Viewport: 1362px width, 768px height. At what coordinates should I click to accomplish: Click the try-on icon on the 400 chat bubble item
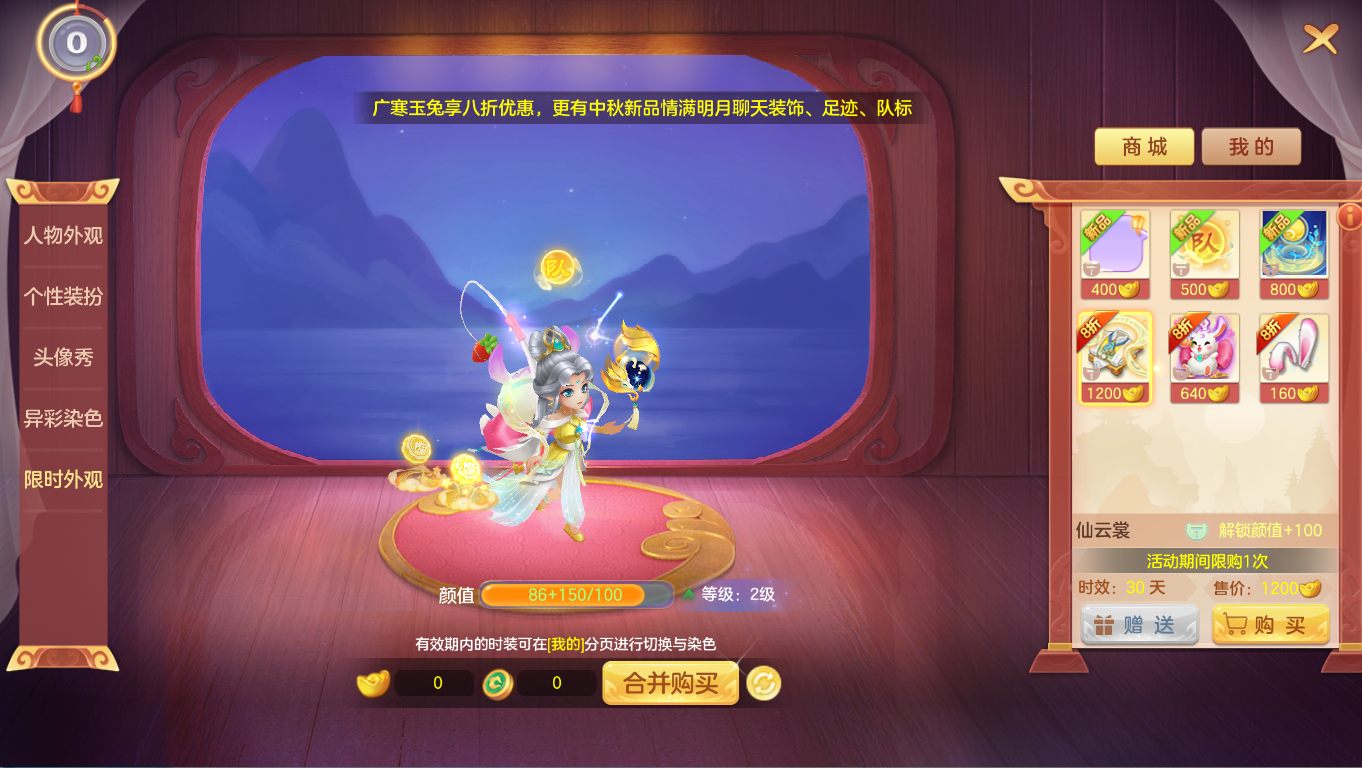1091,269
